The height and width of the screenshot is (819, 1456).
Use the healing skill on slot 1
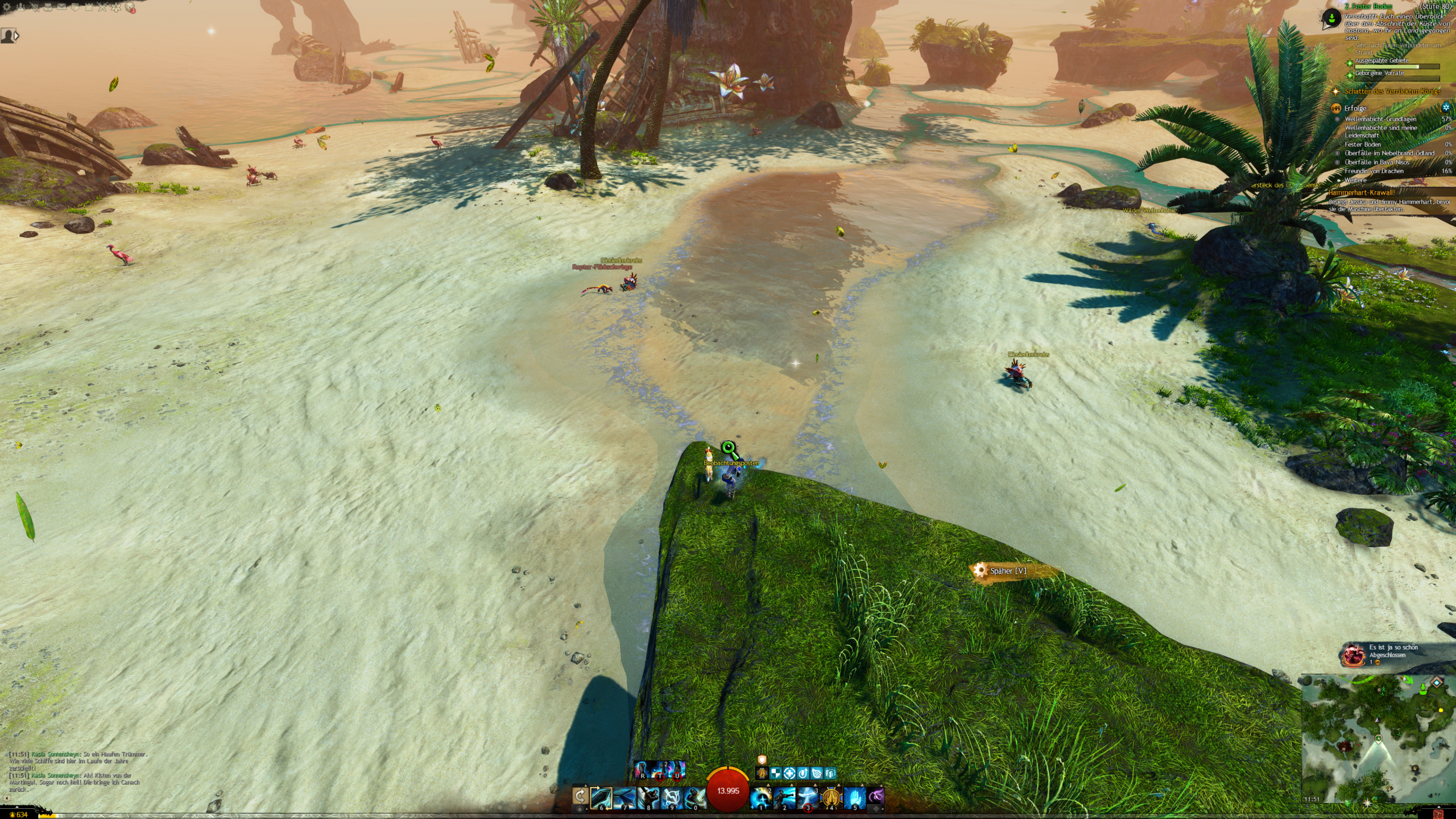[x=760, y=797]
